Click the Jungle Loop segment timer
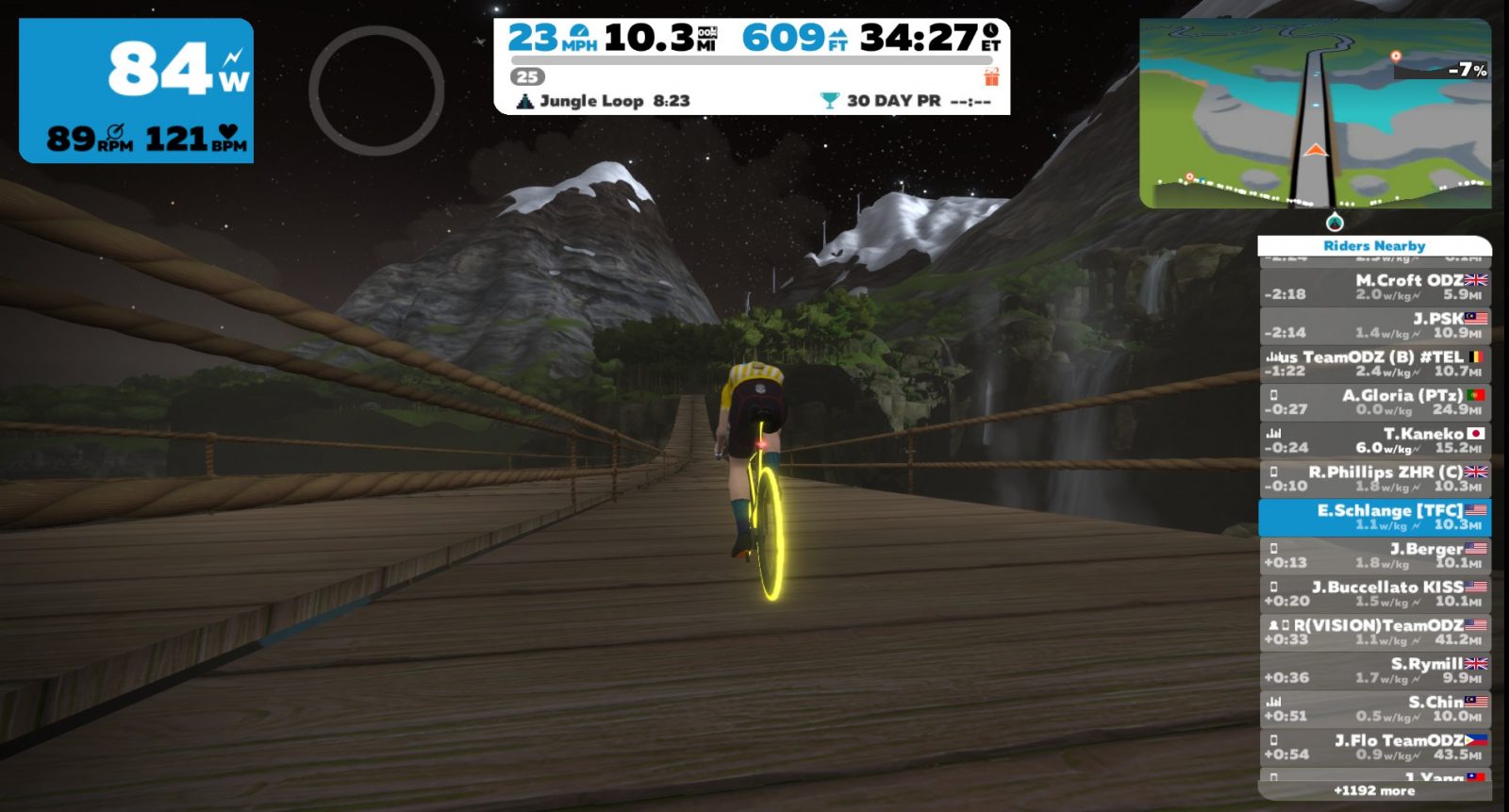This screenshot has height=812, width=1509. click(x=605, y=101)
